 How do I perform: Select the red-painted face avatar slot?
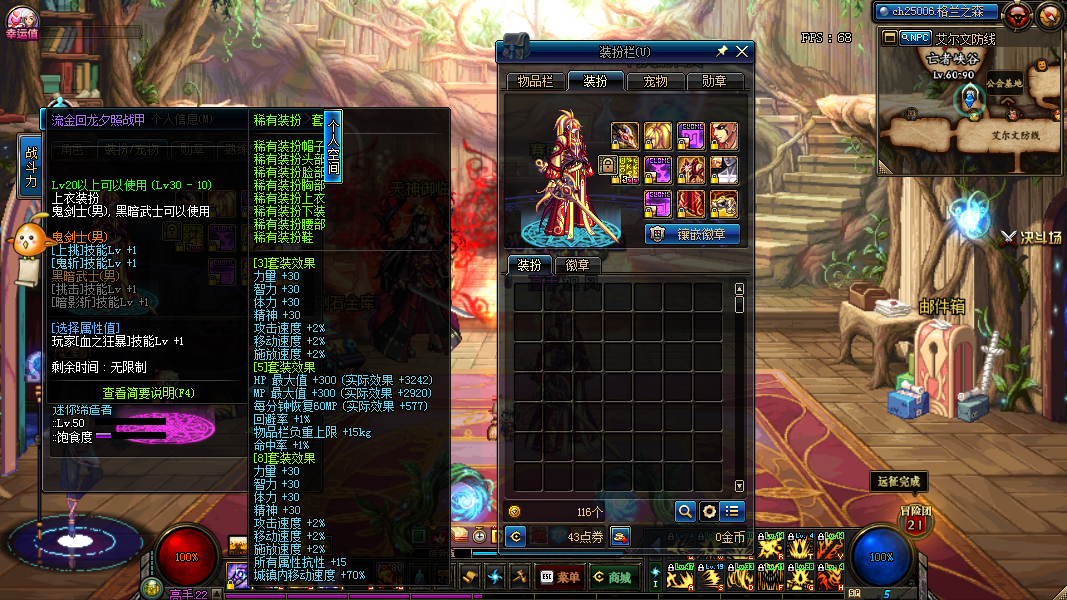723,135
